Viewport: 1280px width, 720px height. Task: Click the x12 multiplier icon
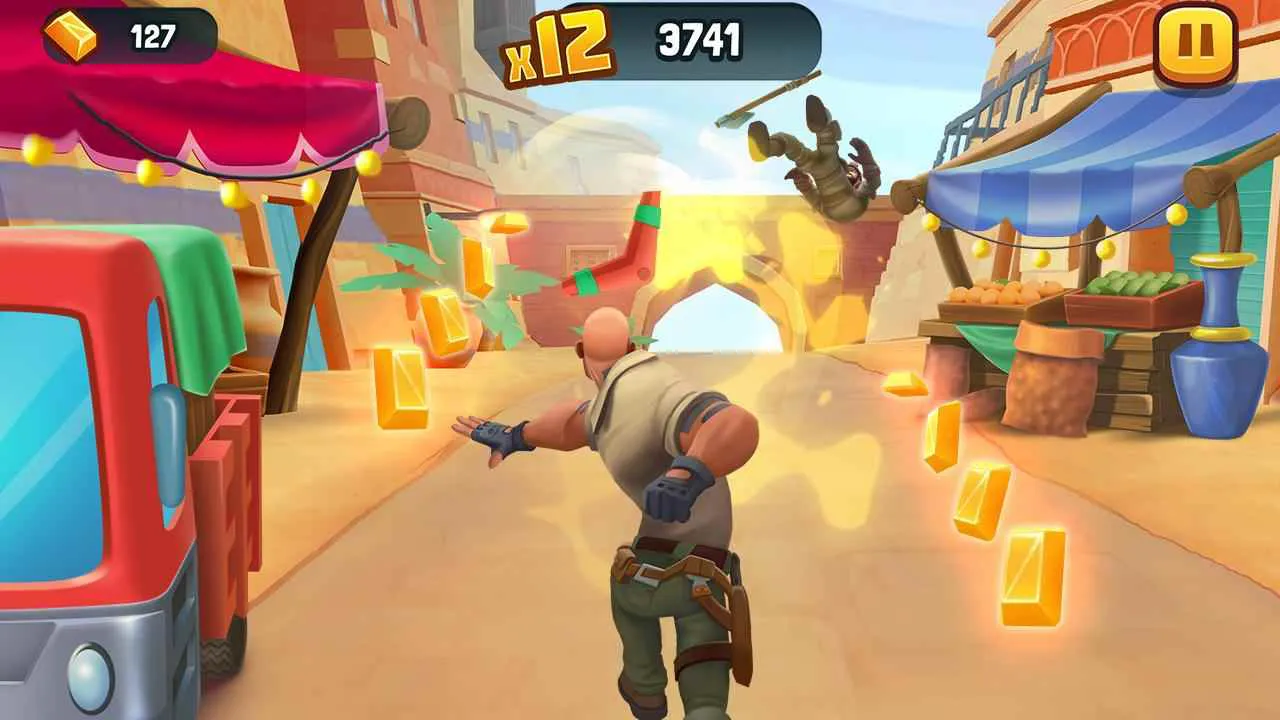click(x=556, y=38)
